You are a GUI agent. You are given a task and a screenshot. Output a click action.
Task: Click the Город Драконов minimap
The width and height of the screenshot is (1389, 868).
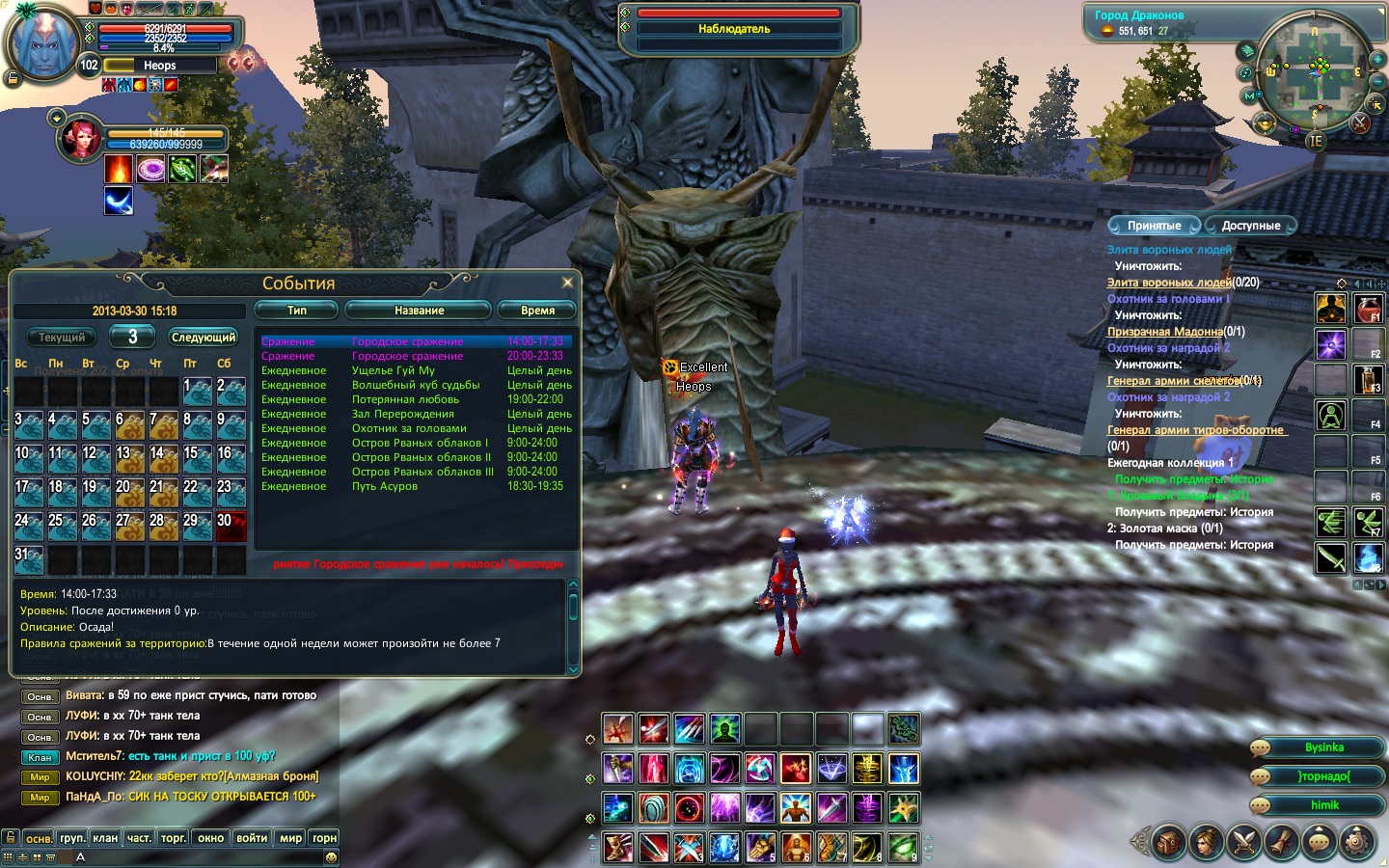pyautogui.click(x=1315, y=77)
